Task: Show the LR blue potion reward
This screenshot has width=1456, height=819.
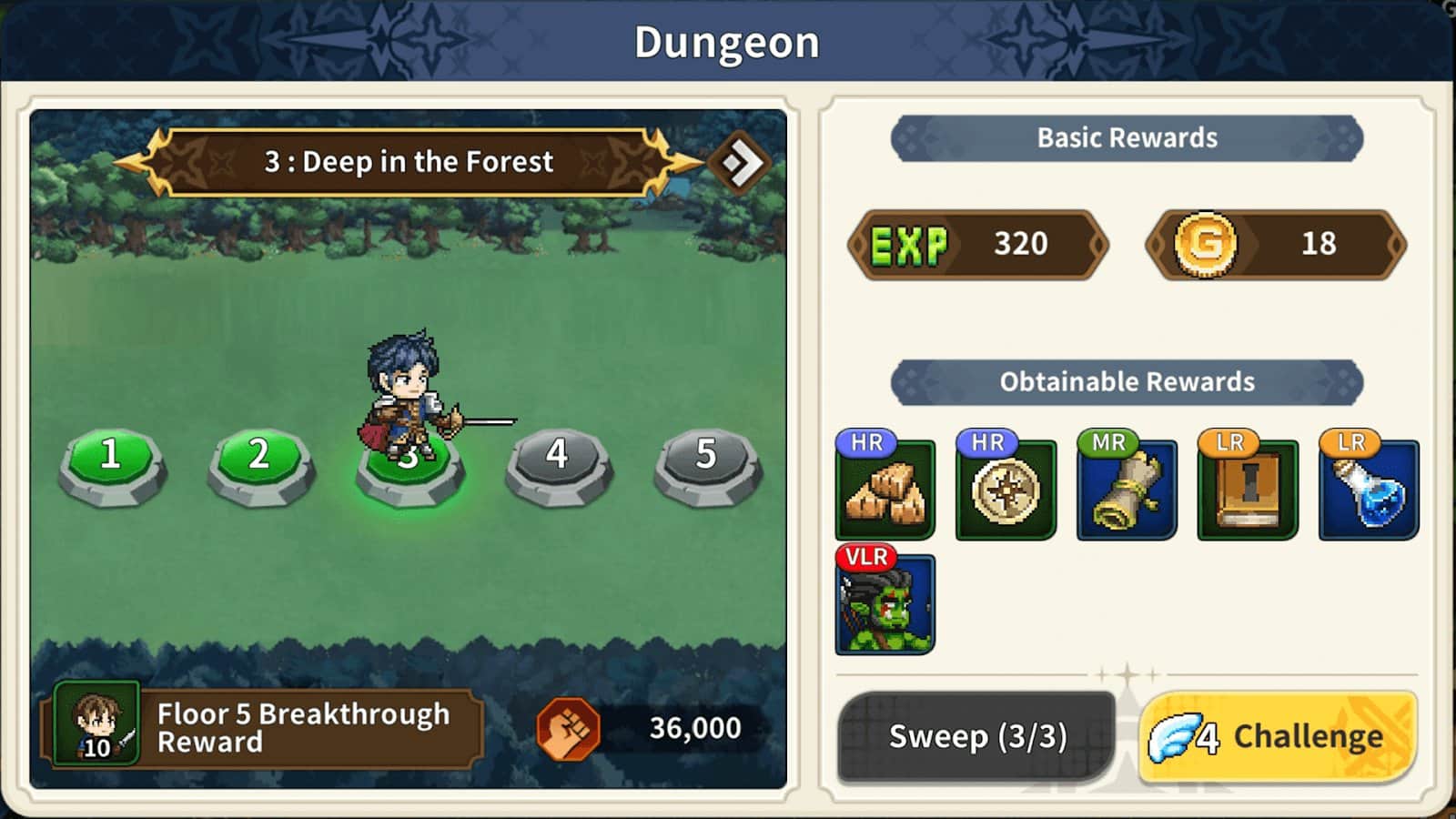Action: click(1369, 490)
